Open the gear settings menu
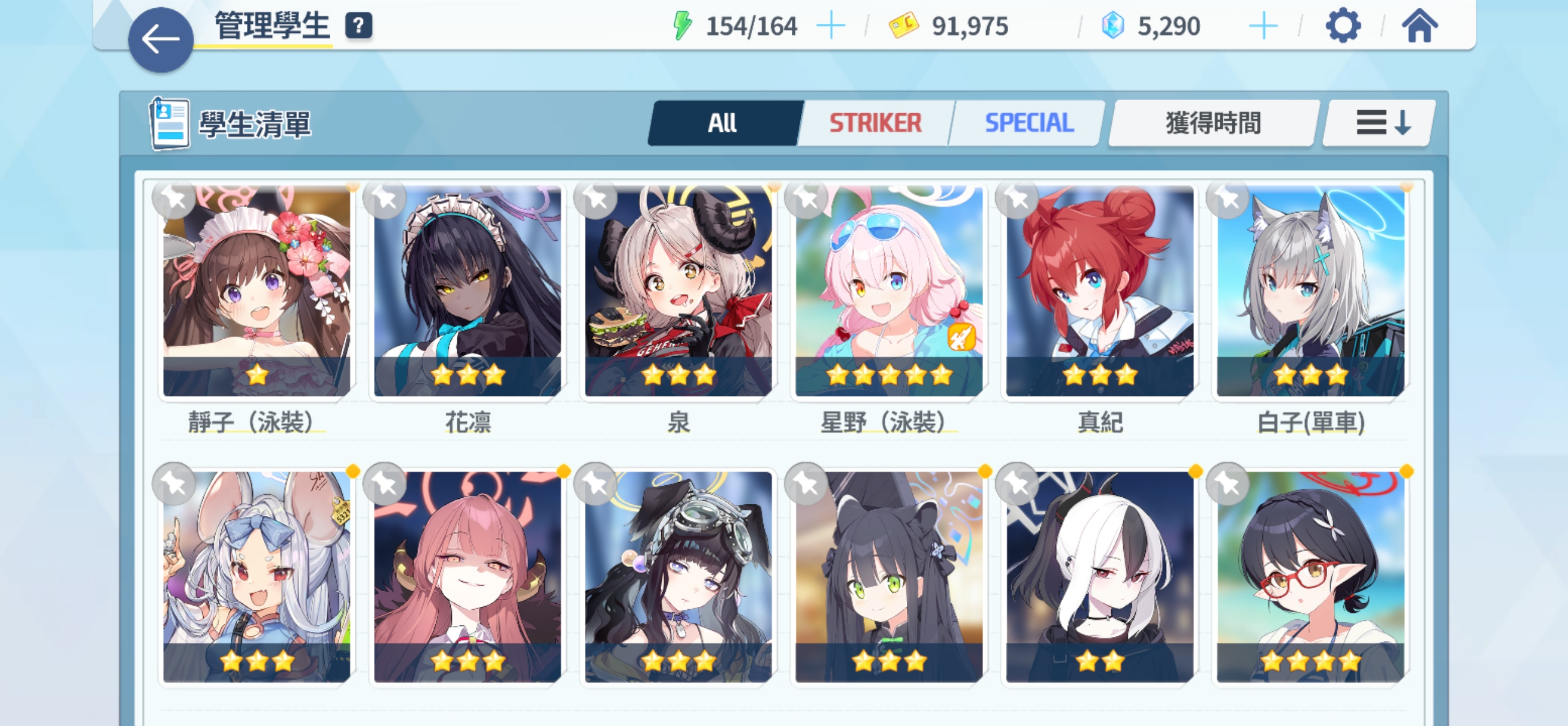This screenshot has height=726, width=1568. click(1342, 26)
